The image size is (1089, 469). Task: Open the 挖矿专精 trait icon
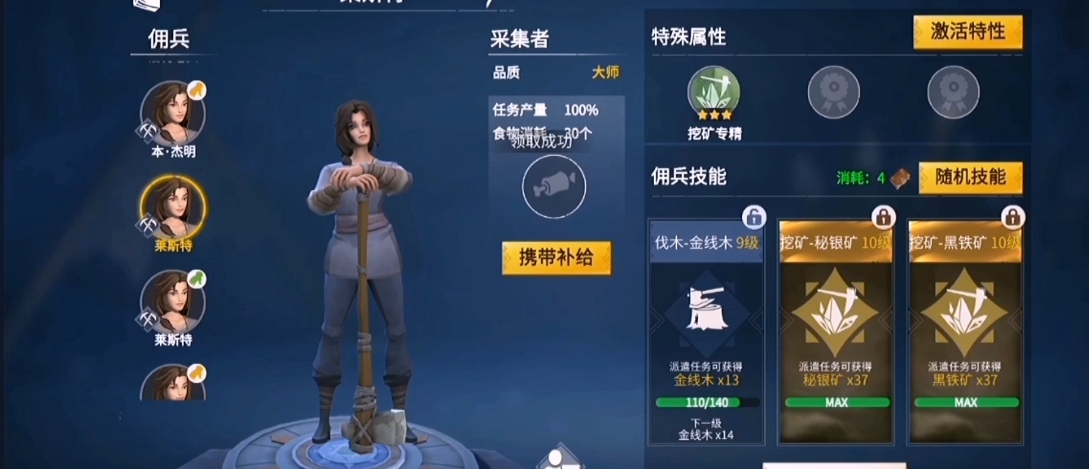pyautogui.click(x=713, y=93)
